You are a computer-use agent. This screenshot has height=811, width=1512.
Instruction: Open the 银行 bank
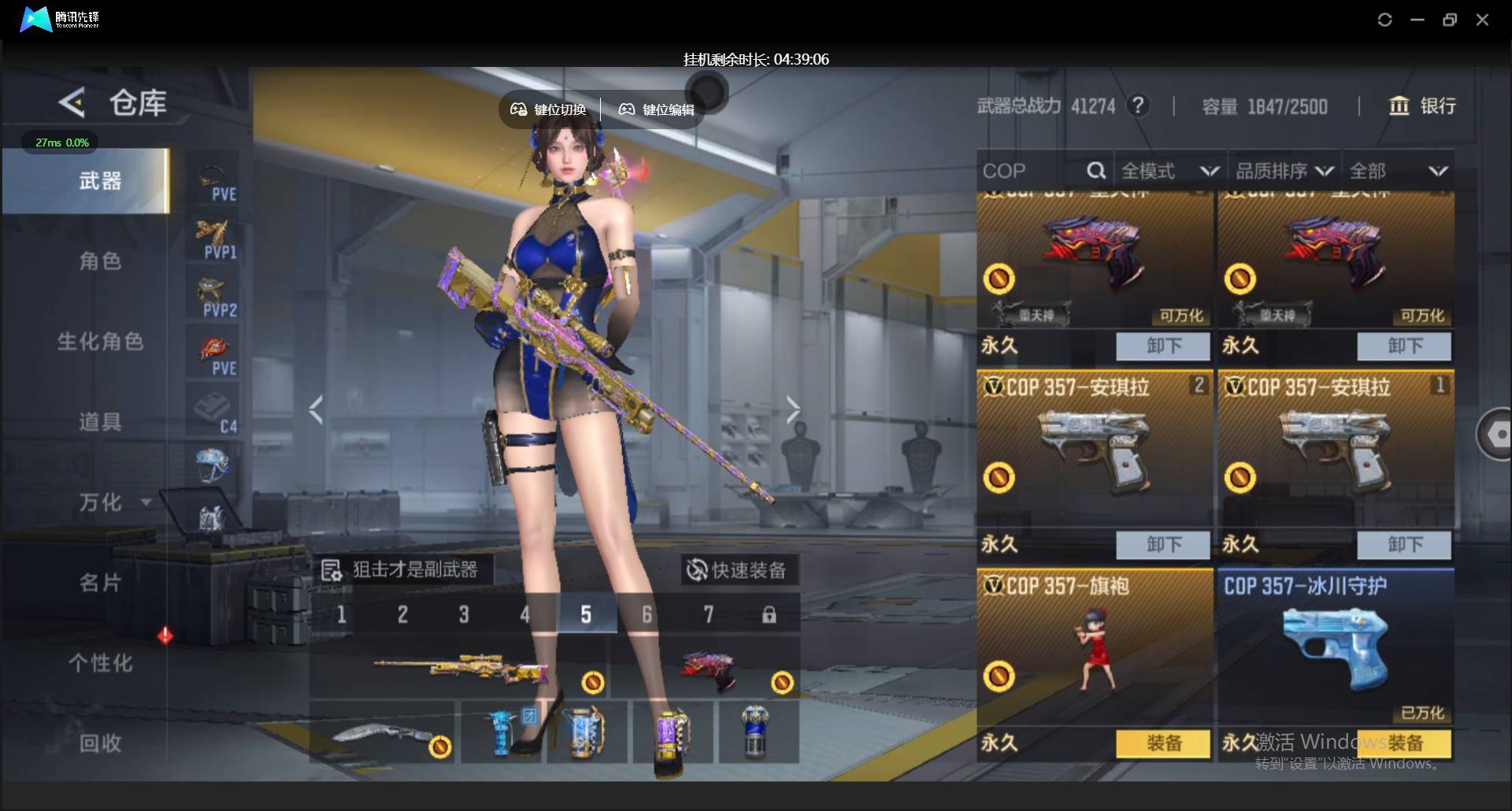(1422, 106)
